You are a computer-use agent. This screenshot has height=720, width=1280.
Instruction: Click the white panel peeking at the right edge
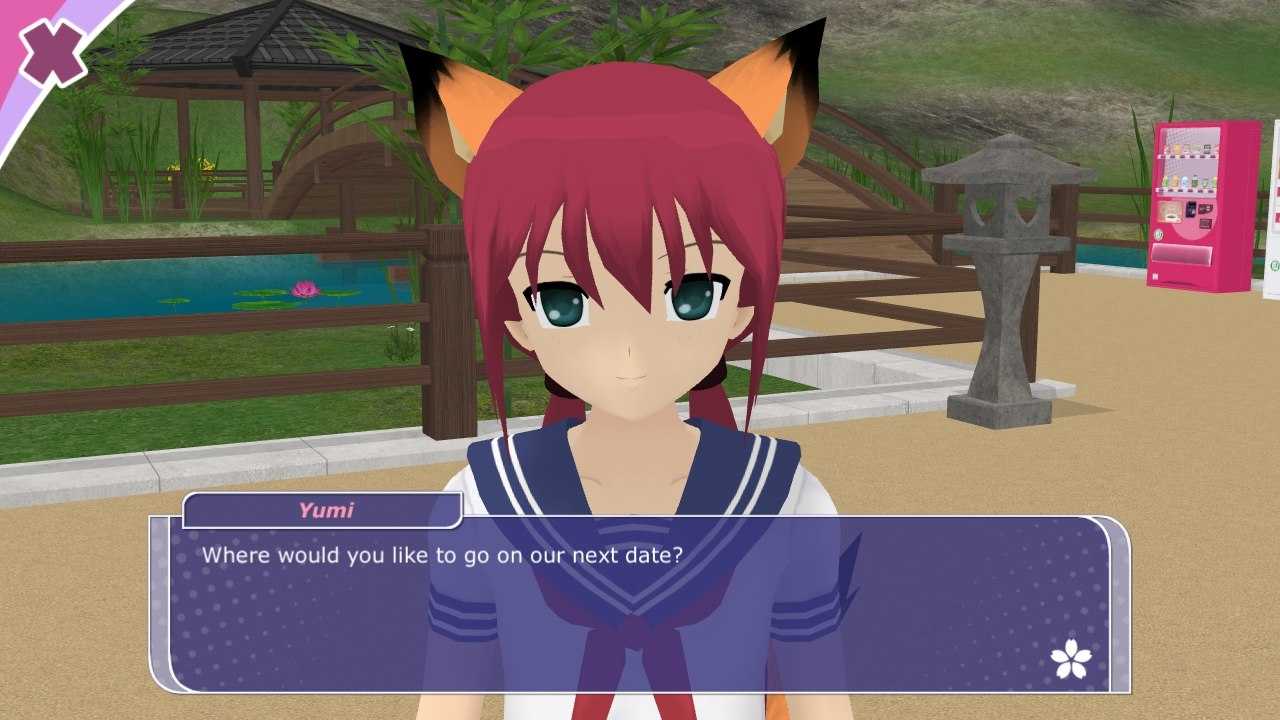1274,220
